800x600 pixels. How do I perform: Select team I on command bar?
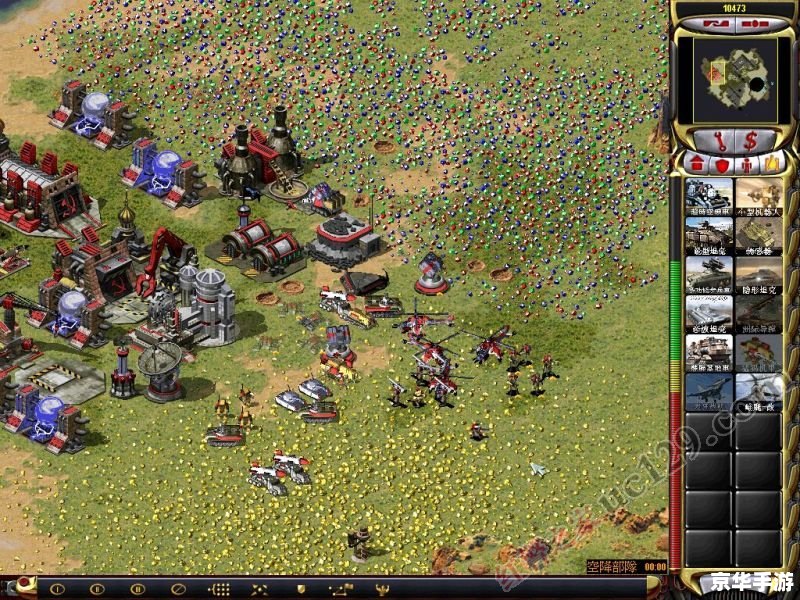tap(57, 589)
